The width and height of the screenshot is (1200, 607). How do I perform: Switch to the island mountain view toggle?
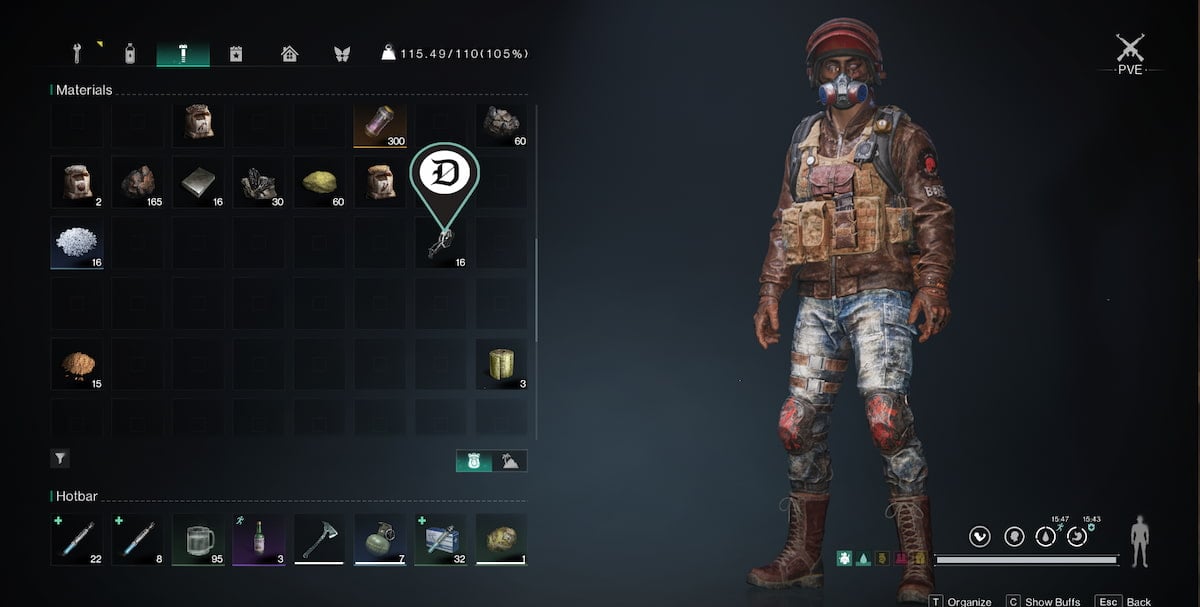509,461
